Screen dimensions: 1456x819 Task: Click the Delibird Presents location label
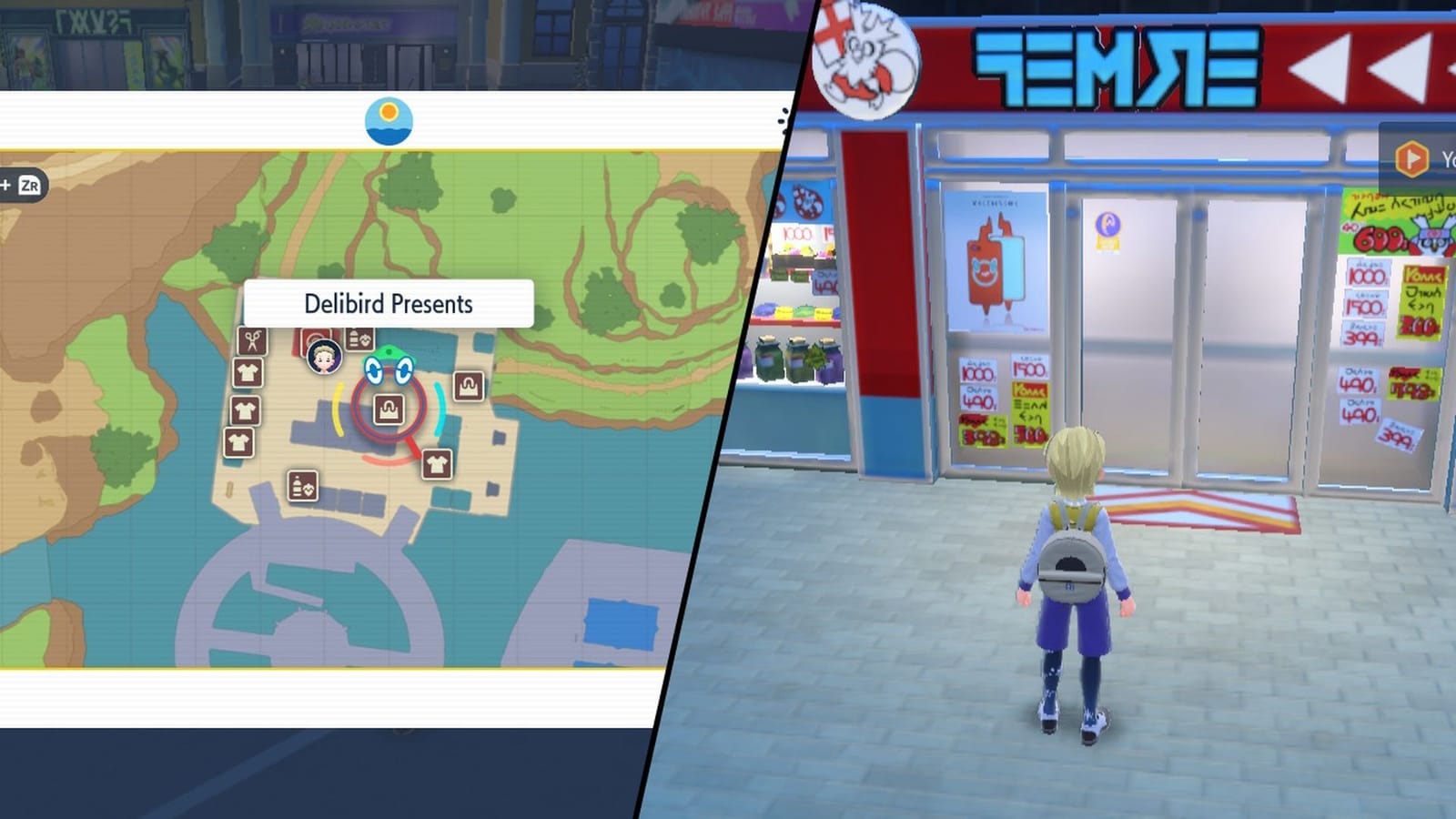[x=389, y=304]
